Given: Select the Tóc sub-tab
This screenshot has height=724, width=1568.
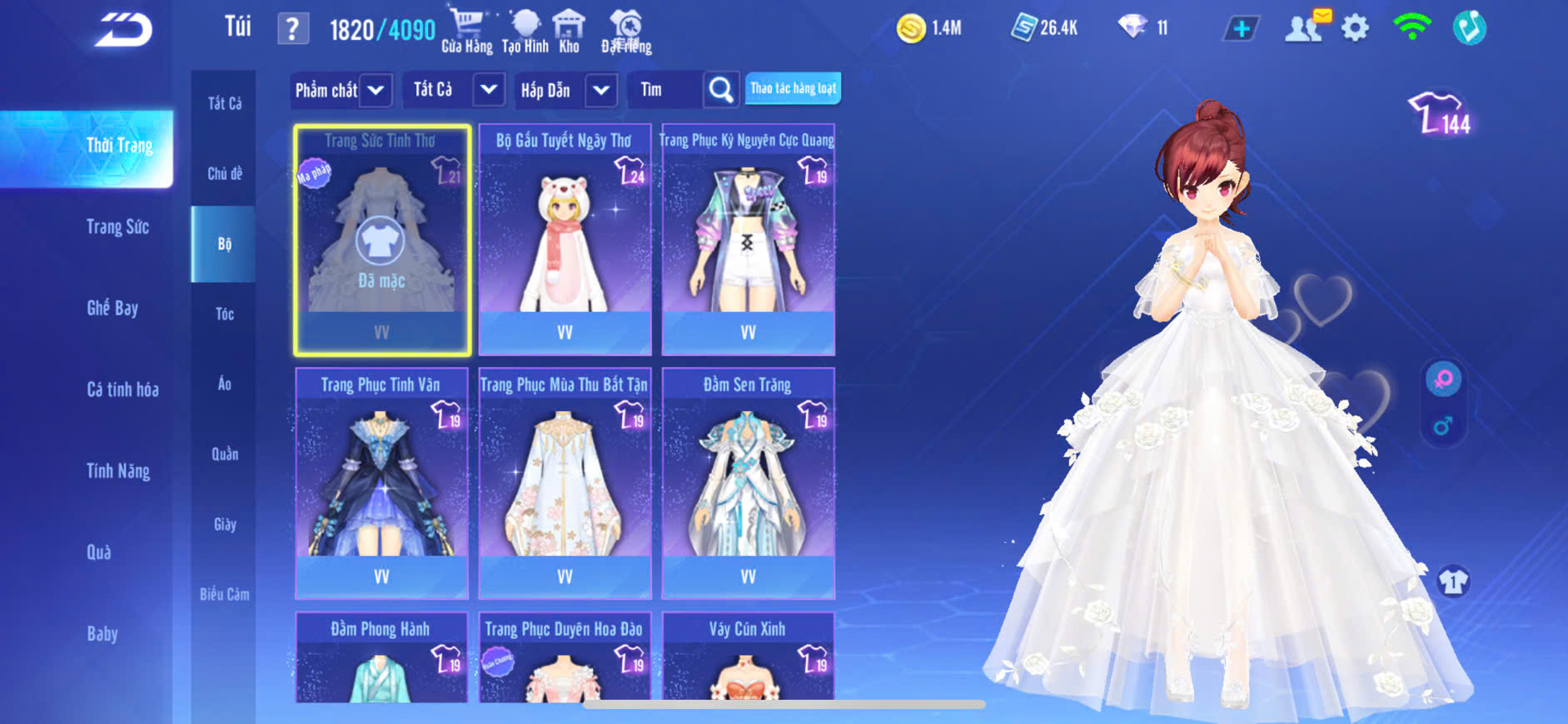Looking at the screenshot, I should click(x=224, y=314).
